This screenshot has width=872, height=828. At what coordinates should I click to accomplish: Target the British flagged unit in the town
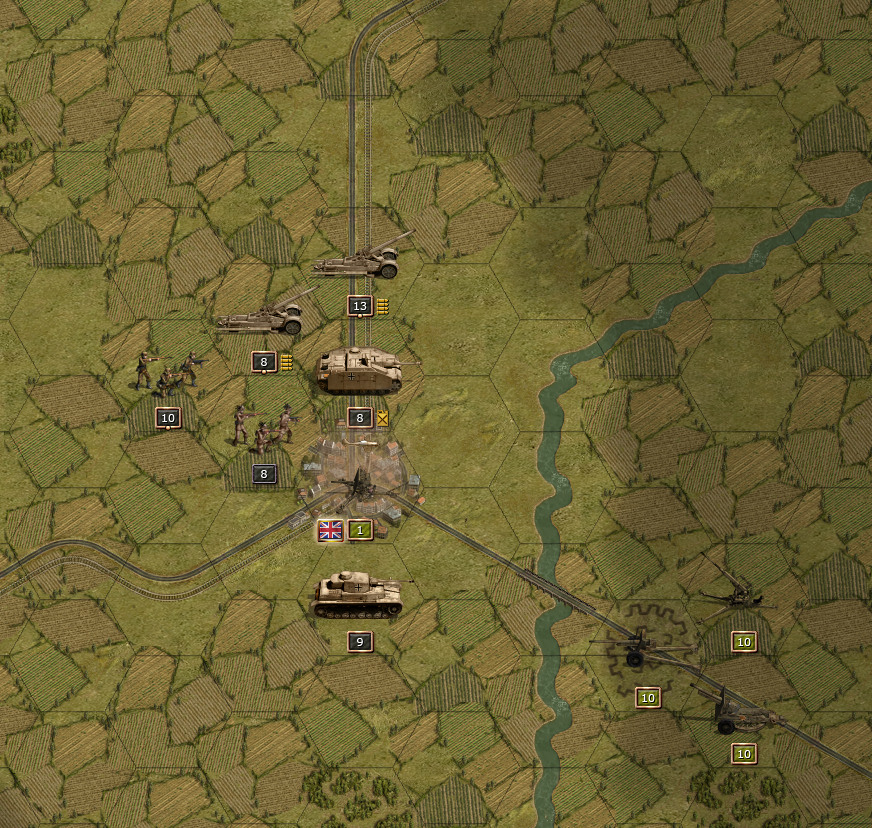tap(358, 487)
